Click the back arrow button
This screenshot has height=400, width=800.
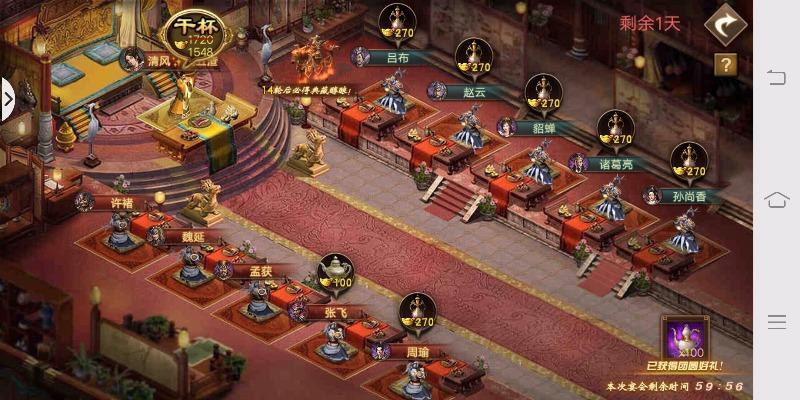(725, 26)
